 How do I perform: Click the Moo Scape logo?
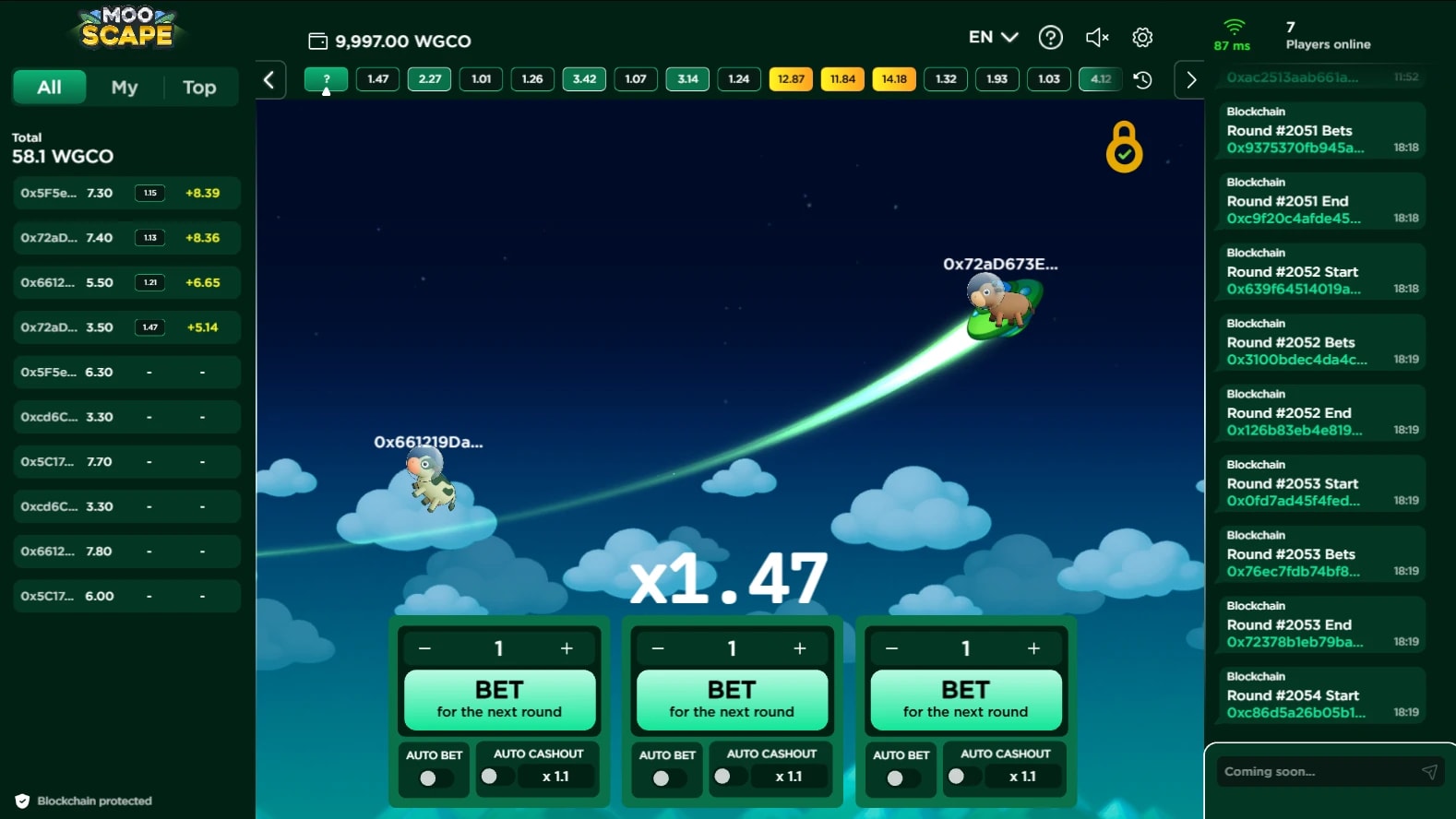127,28
